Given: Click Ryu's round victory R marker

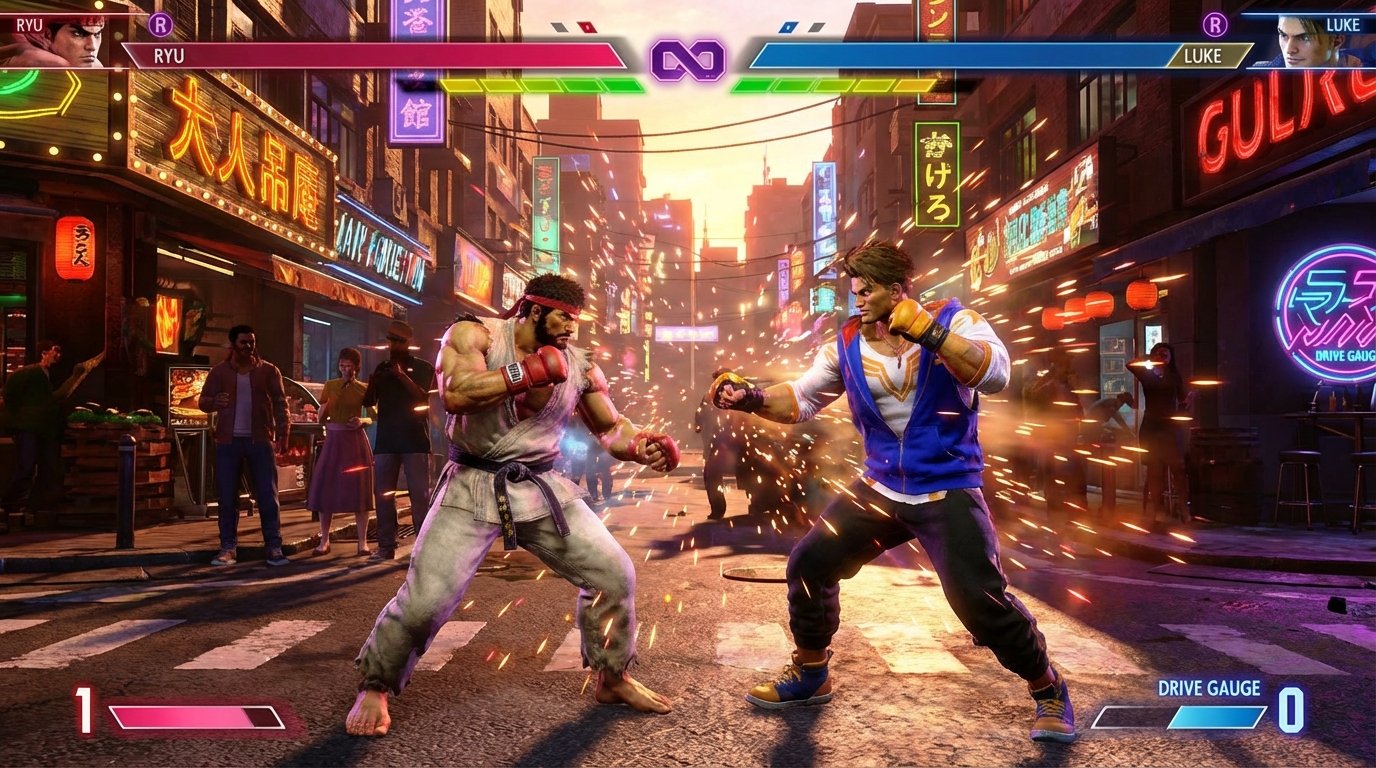Looking at the screenshot, I should [160, 24].
